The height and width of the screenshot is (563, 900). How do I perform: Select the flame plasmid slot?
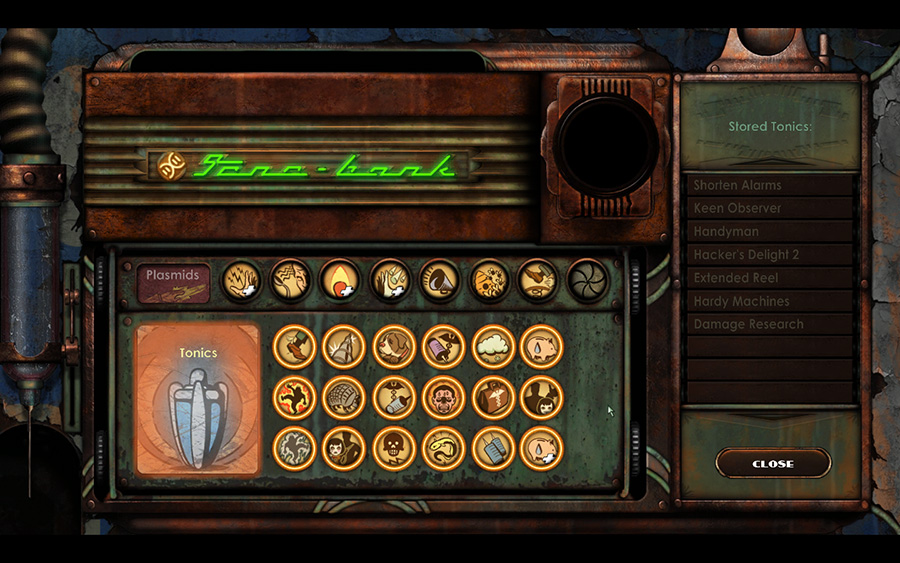pyautogui.click(x=341, y=280)
